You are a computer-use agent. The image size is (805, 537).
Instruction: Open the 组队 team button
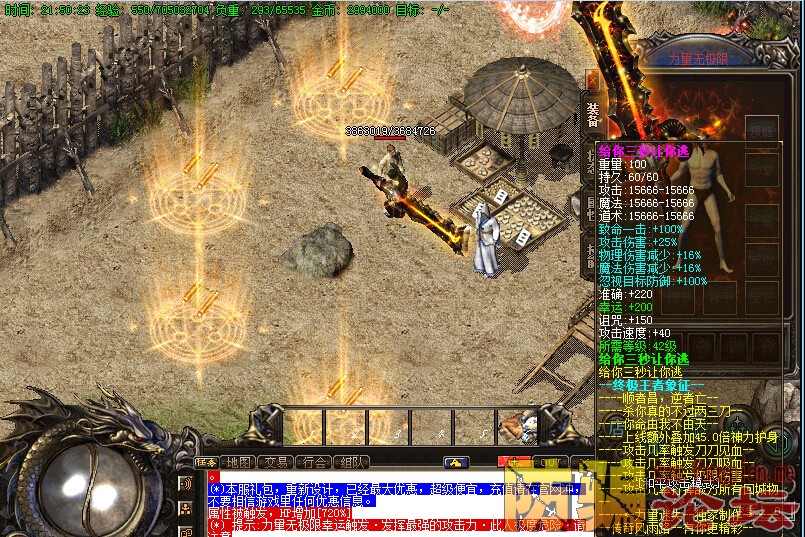coord(351,462)
